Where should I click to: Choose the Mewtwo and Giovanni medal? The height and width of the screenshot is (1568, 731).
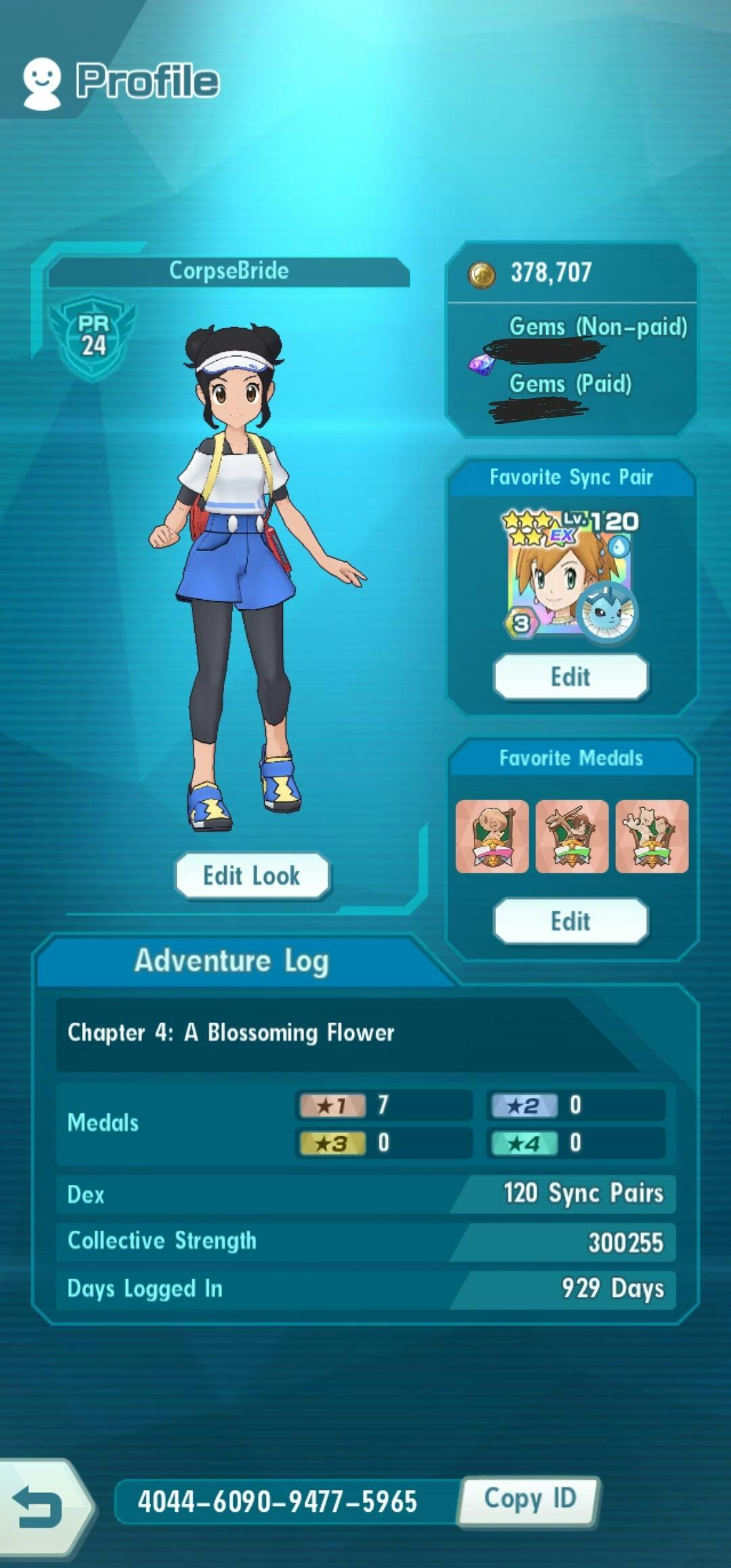click(x=652, y=837)
